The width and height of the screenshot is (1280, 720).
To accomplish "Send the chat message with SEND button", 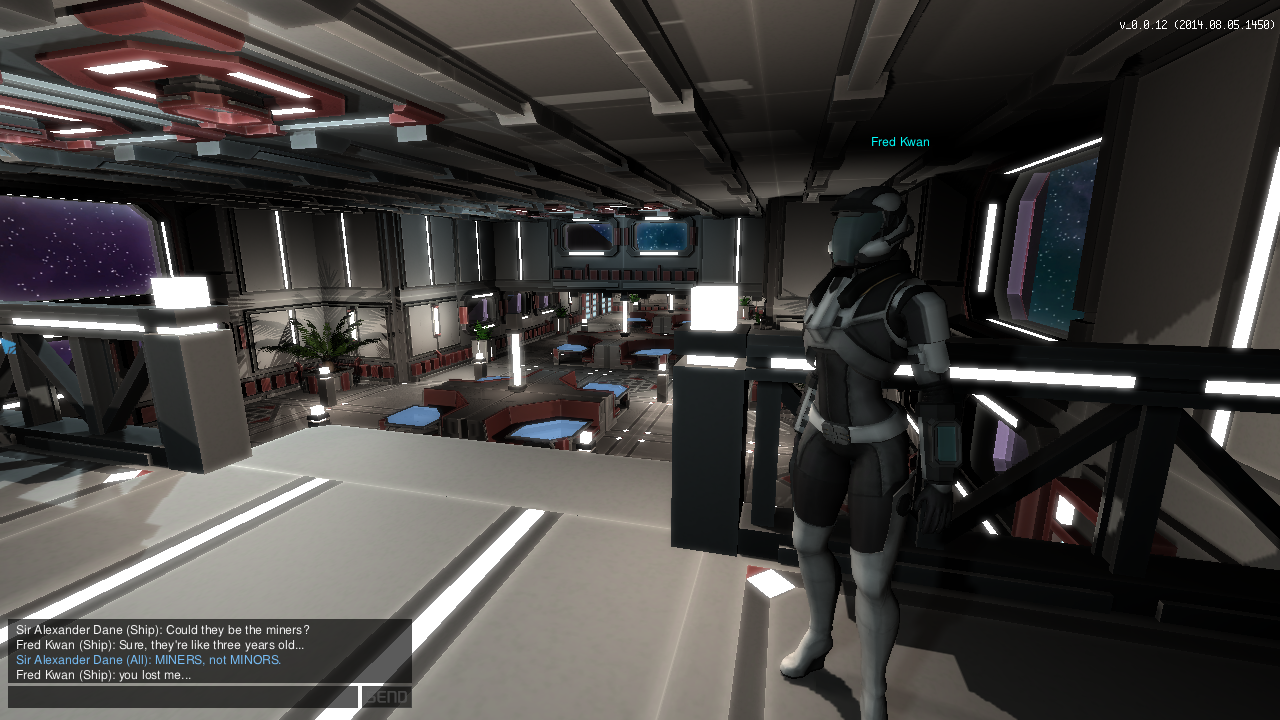I will [x=386, y=697].
